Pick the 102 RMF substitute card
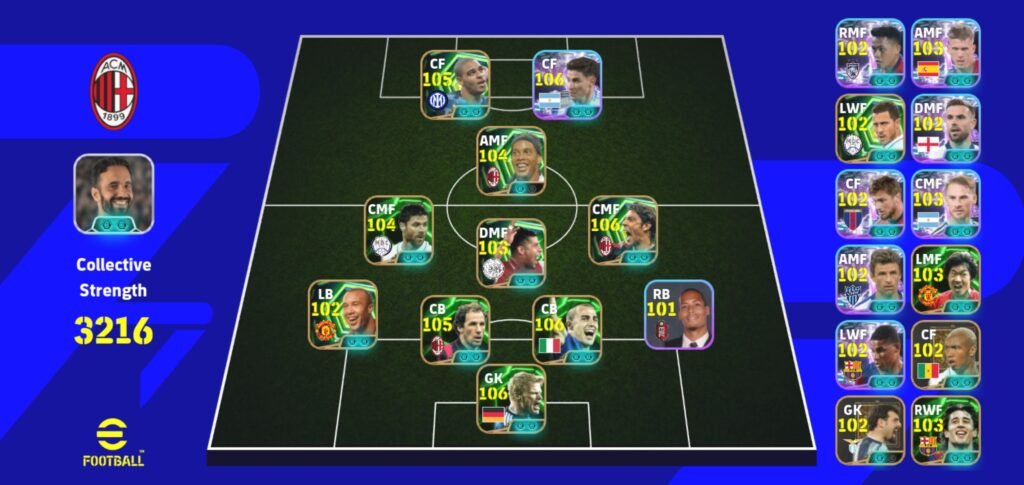 coord(870,52)
